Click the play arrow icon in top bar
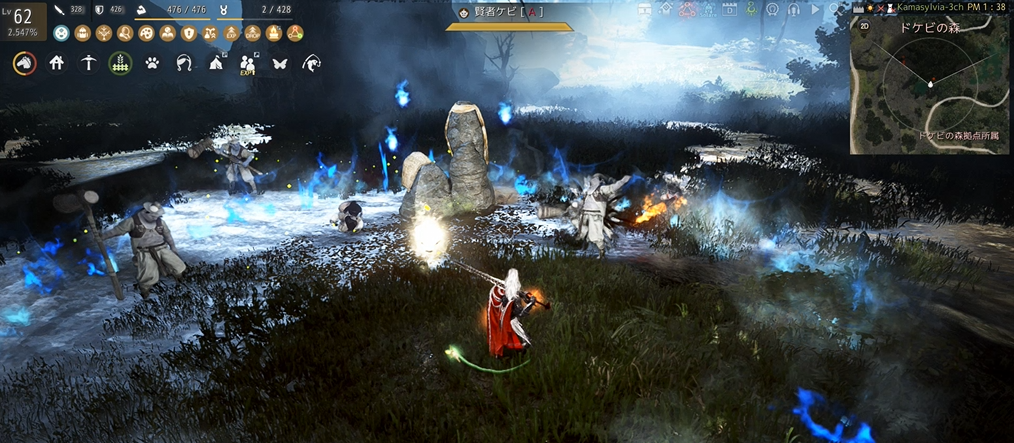 pyautogui.click(x=816, y=9)
